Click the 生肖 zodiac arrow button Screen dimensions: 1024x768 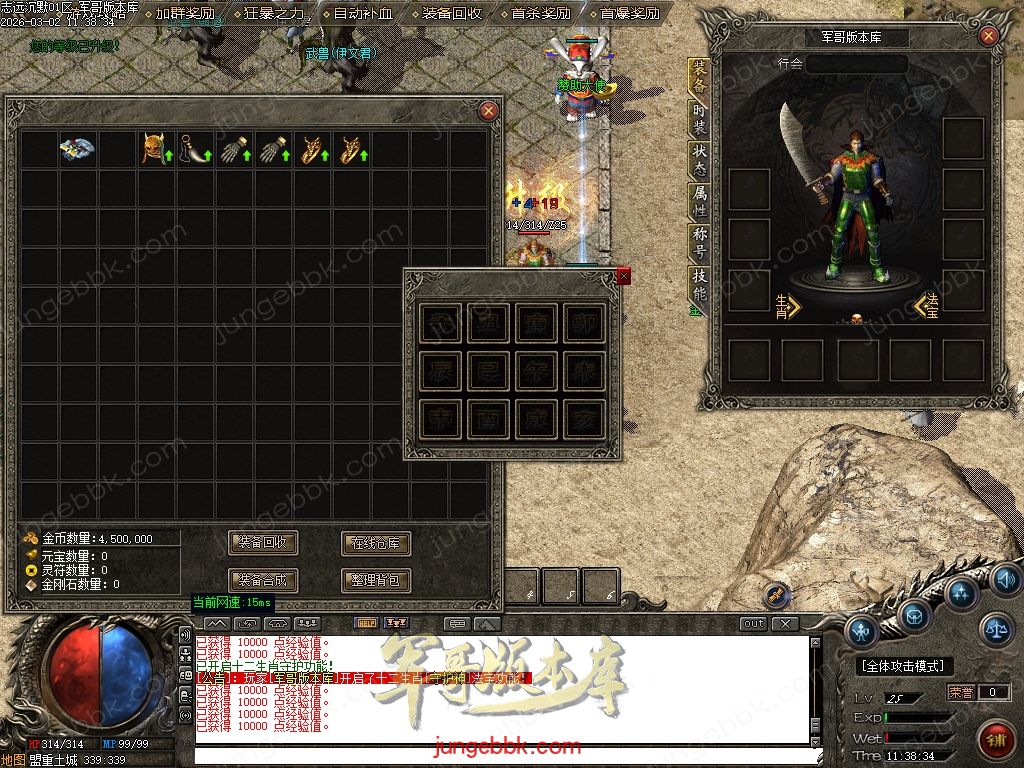[788, 304]
